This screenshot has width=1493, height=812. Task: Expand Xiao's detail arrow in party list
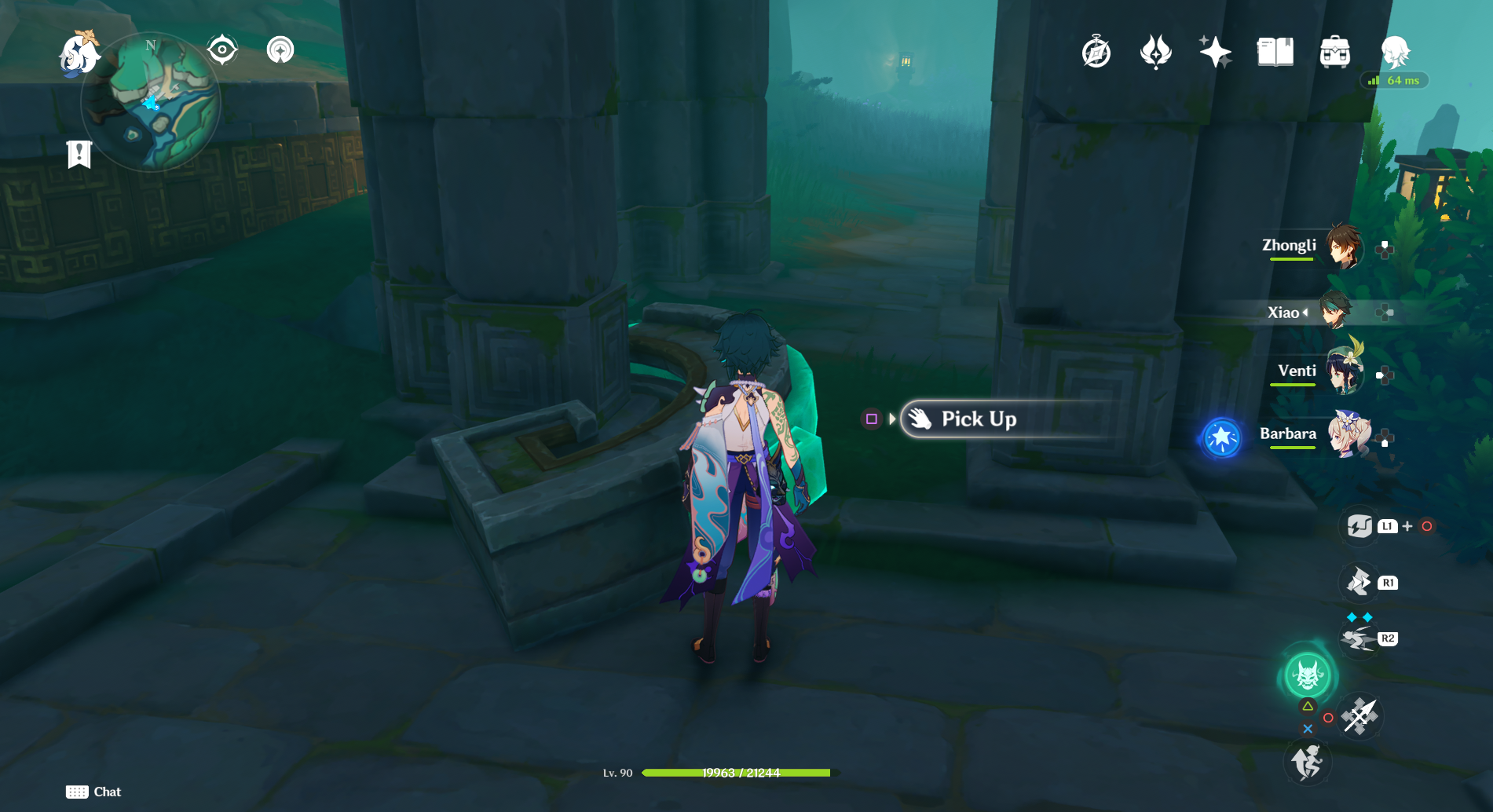(x=1306, y=312)
